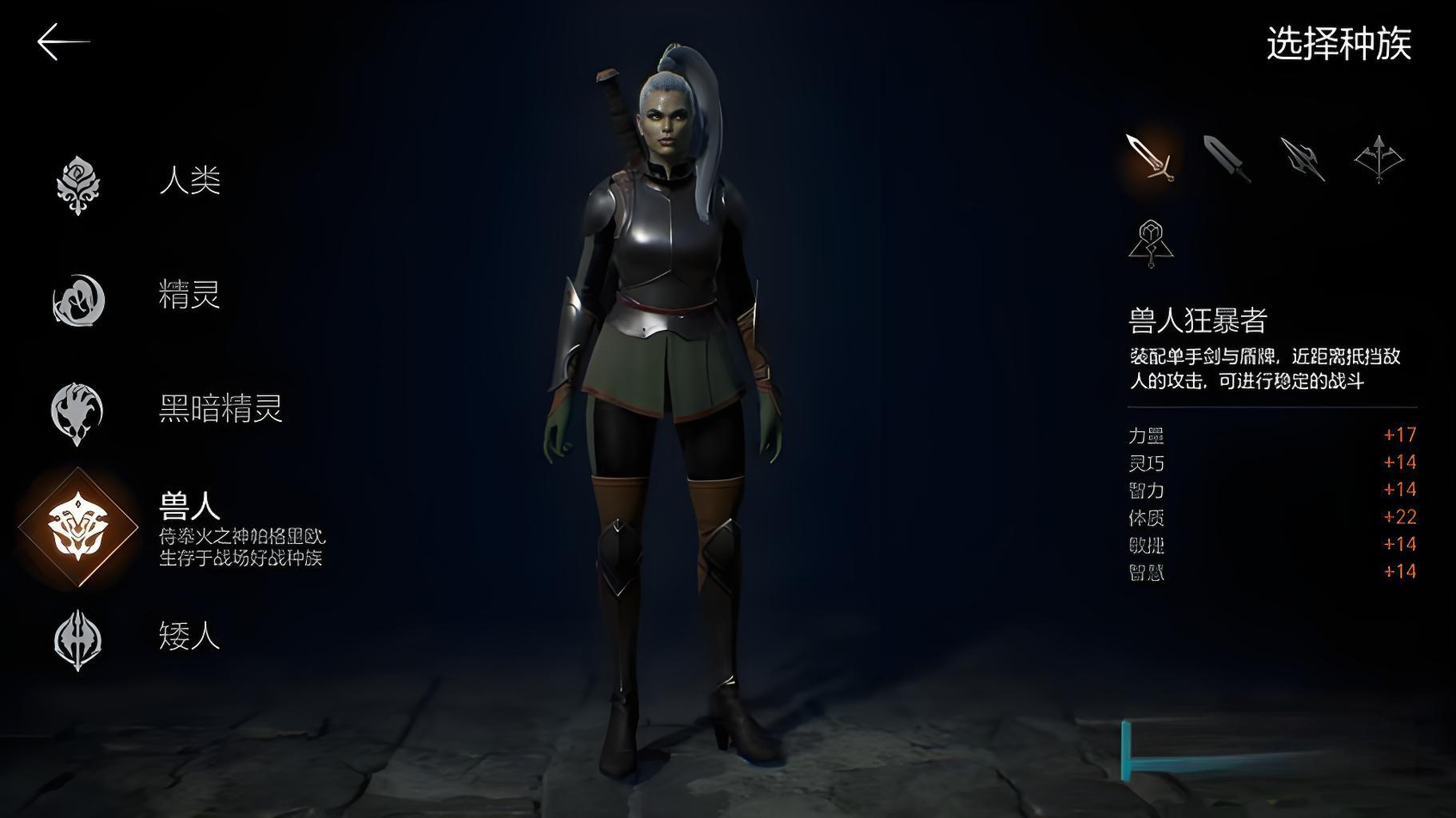Image resolution: width=1456 pixels, height=818 pixels.
Task: Pick the dual dagger class icon
Action: tap(1303, 159)
